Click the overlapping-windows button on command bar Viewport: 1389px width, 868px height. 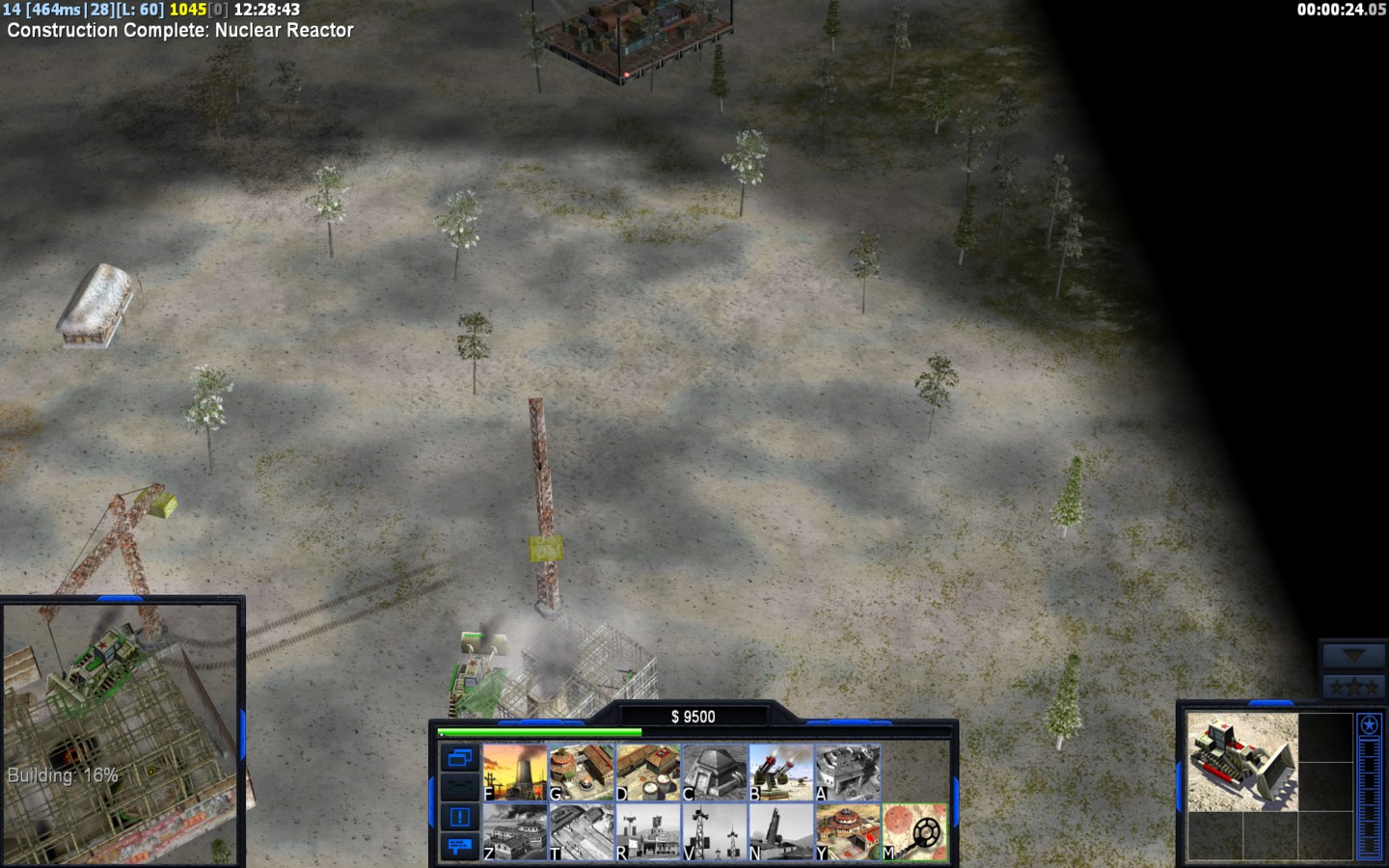click(459, 758)
